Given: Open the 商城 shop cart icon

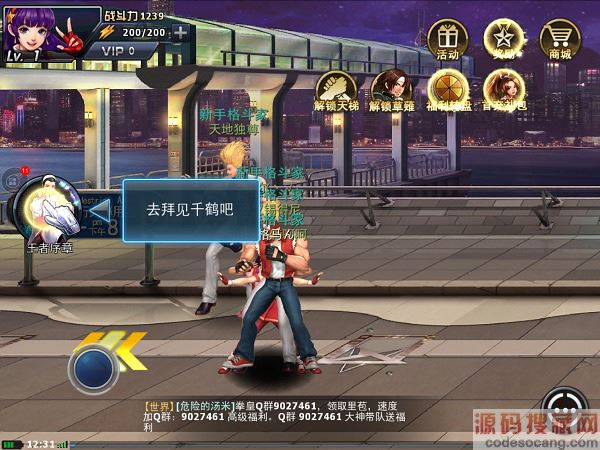Looking at the screenshot, I should tap(560, 39).
